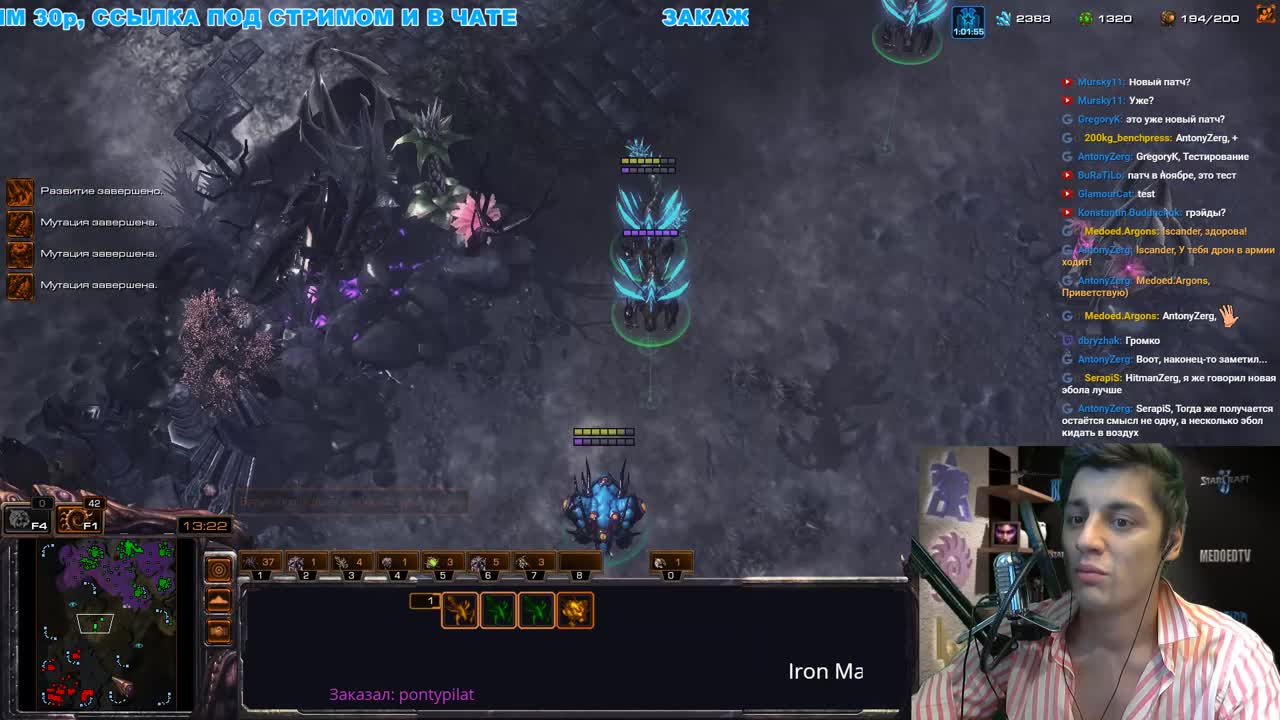Click the selection panel page 1 tab
Screen dimensions: 1280x720
[x=425, y=601]
